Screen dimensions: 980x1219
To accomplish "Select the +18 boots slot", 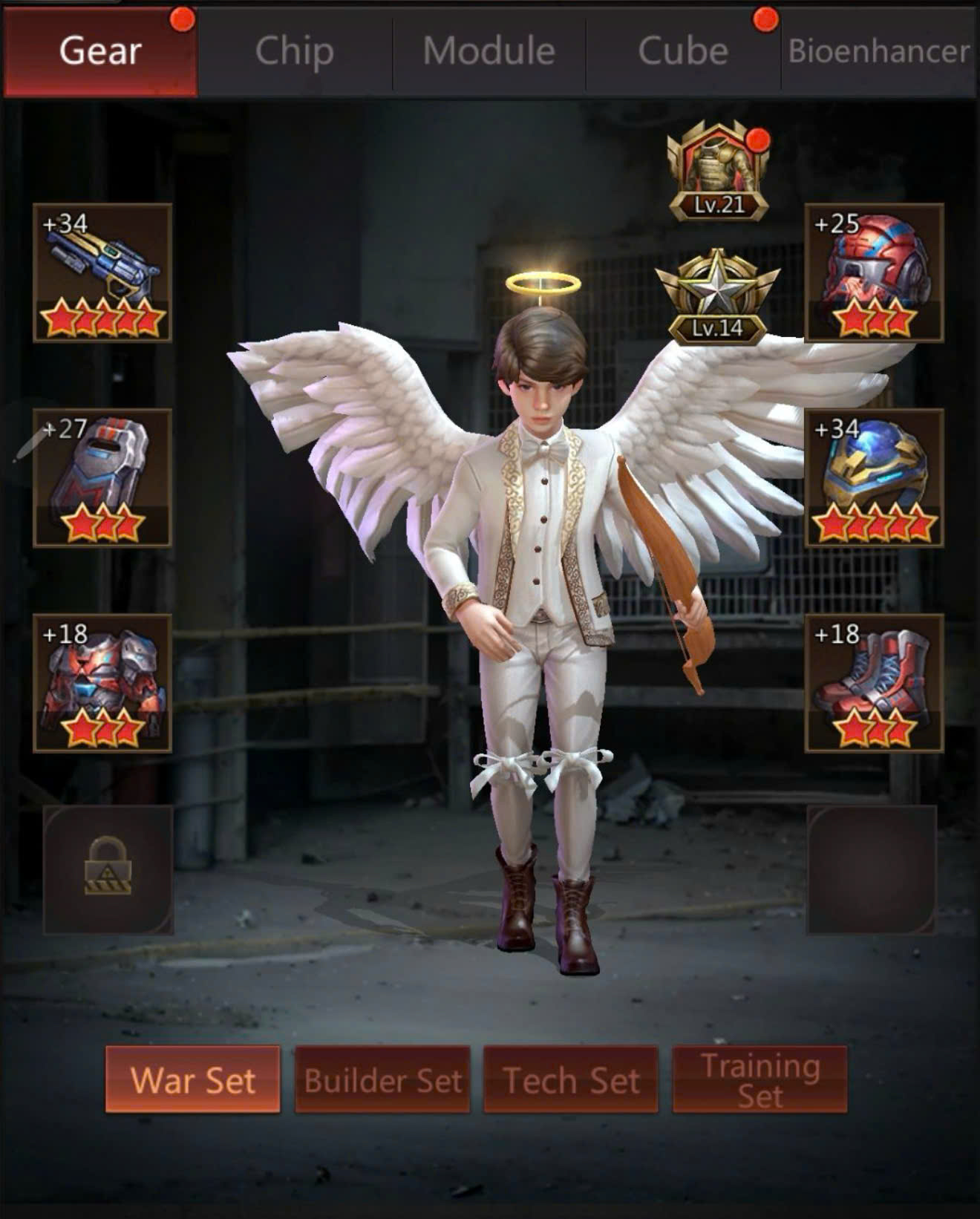I will pos(874,683).
